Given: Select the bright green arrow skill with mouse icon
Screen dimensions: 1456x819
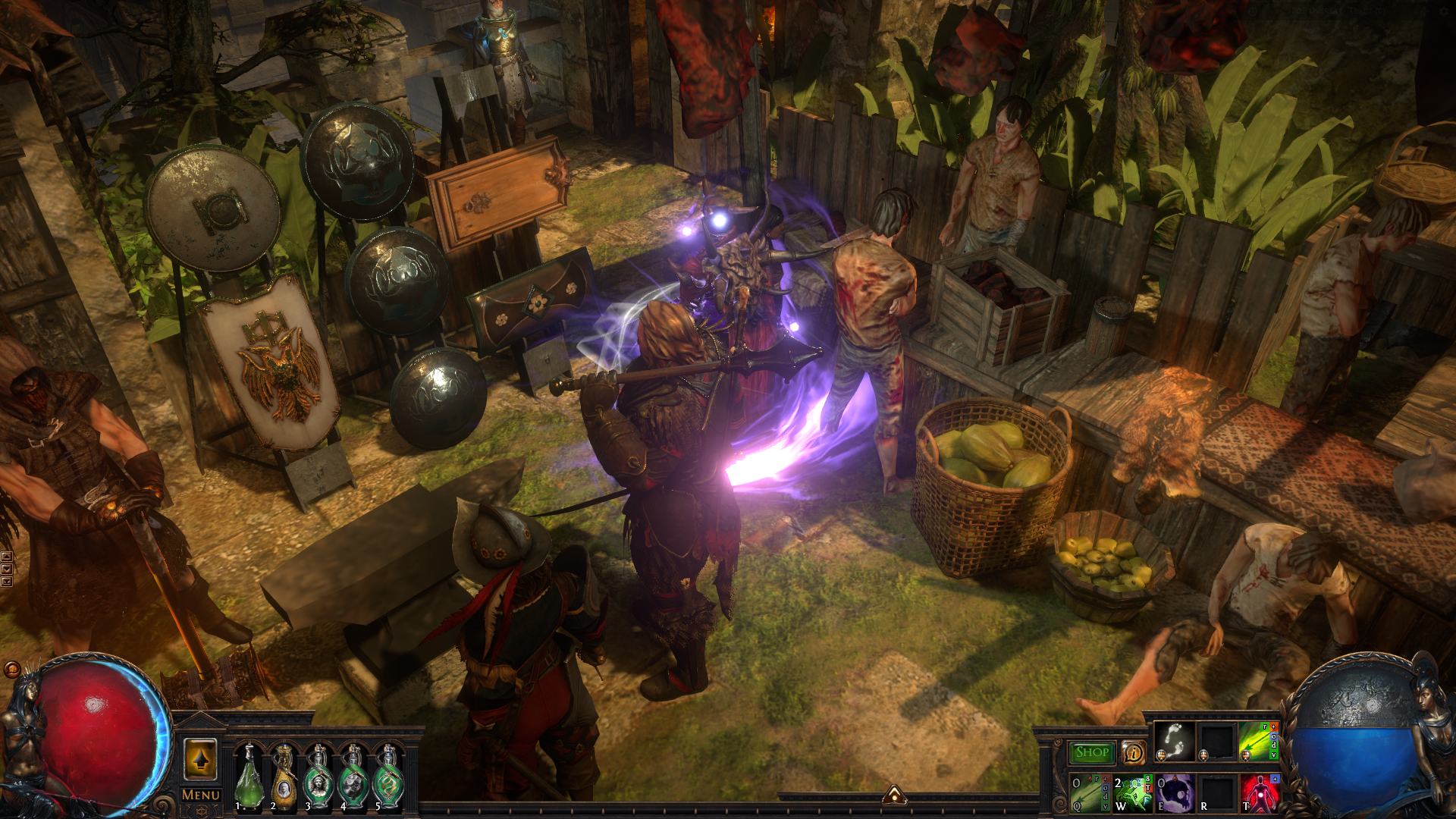Looking at the screenshot, I should 1258,741.
